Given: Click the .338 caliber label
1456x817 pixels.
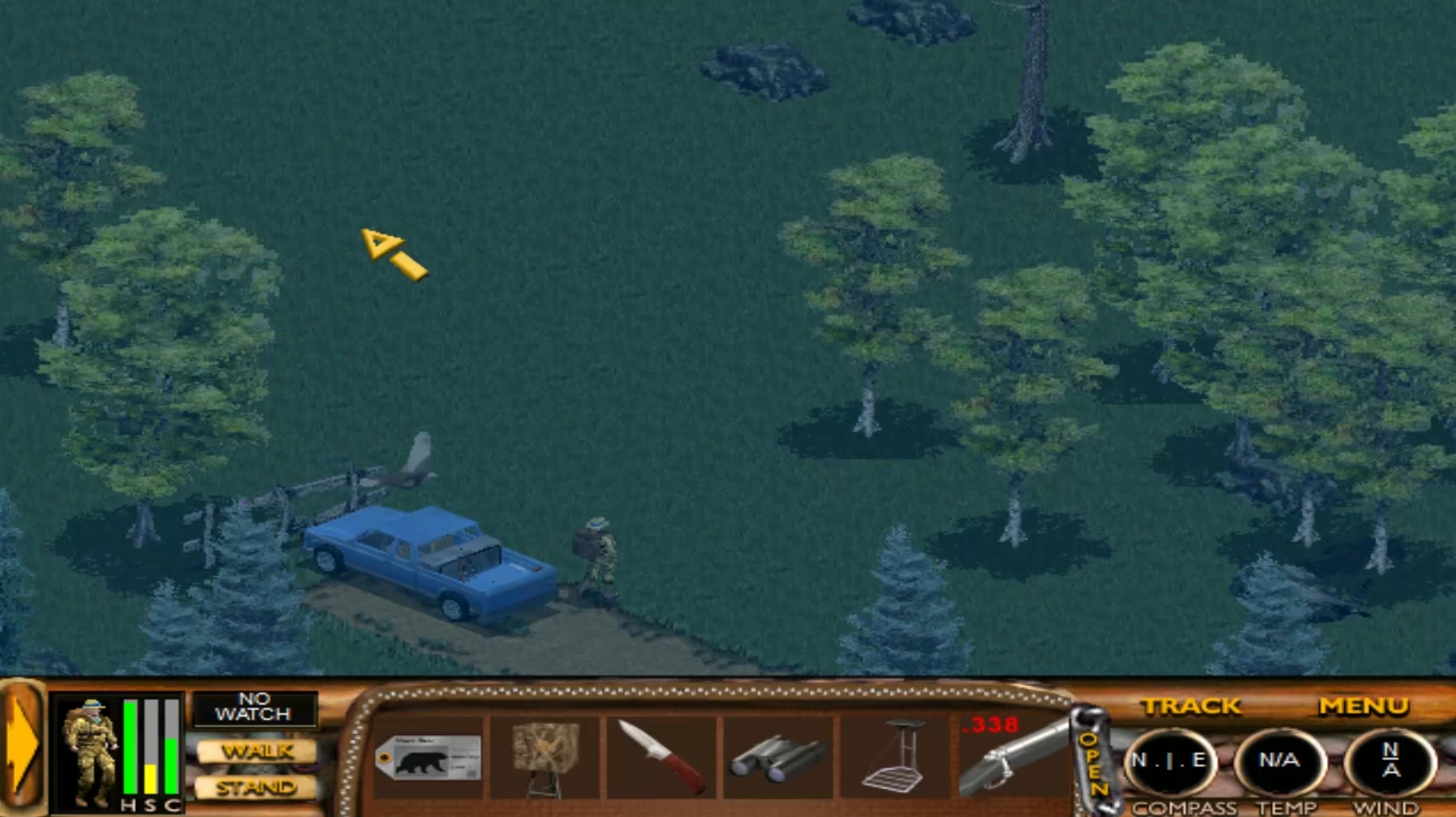Looking at the screenshot, I should 990,725.
